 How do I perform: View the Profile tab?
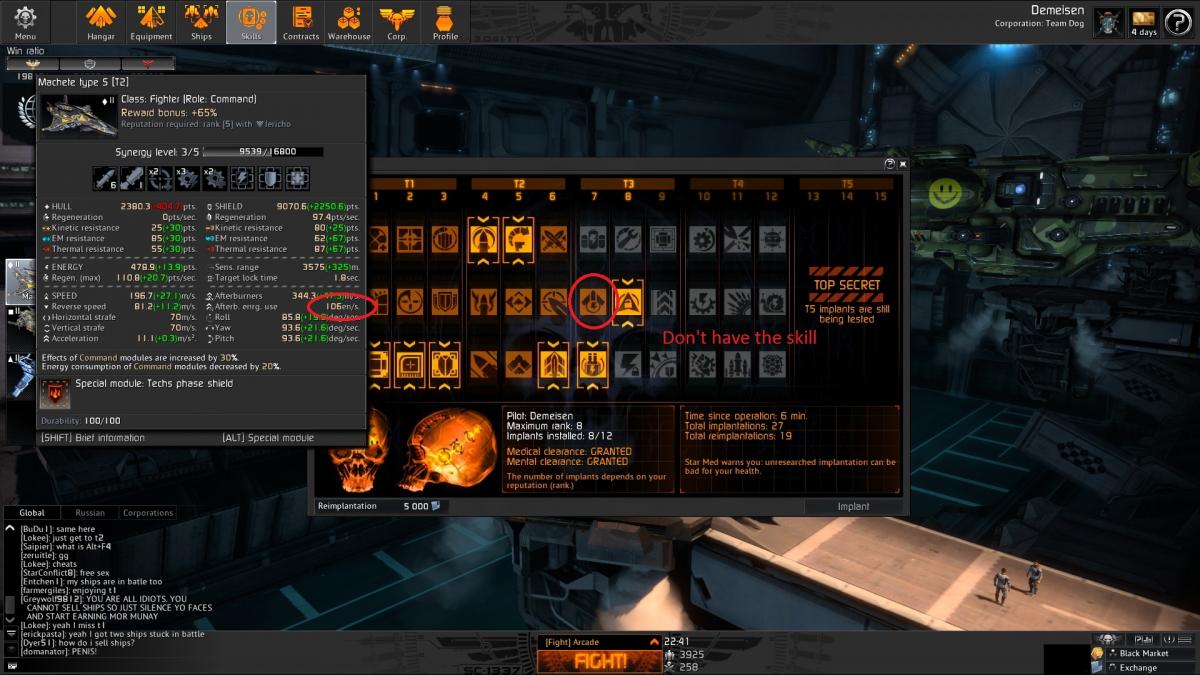coord(445,22)
